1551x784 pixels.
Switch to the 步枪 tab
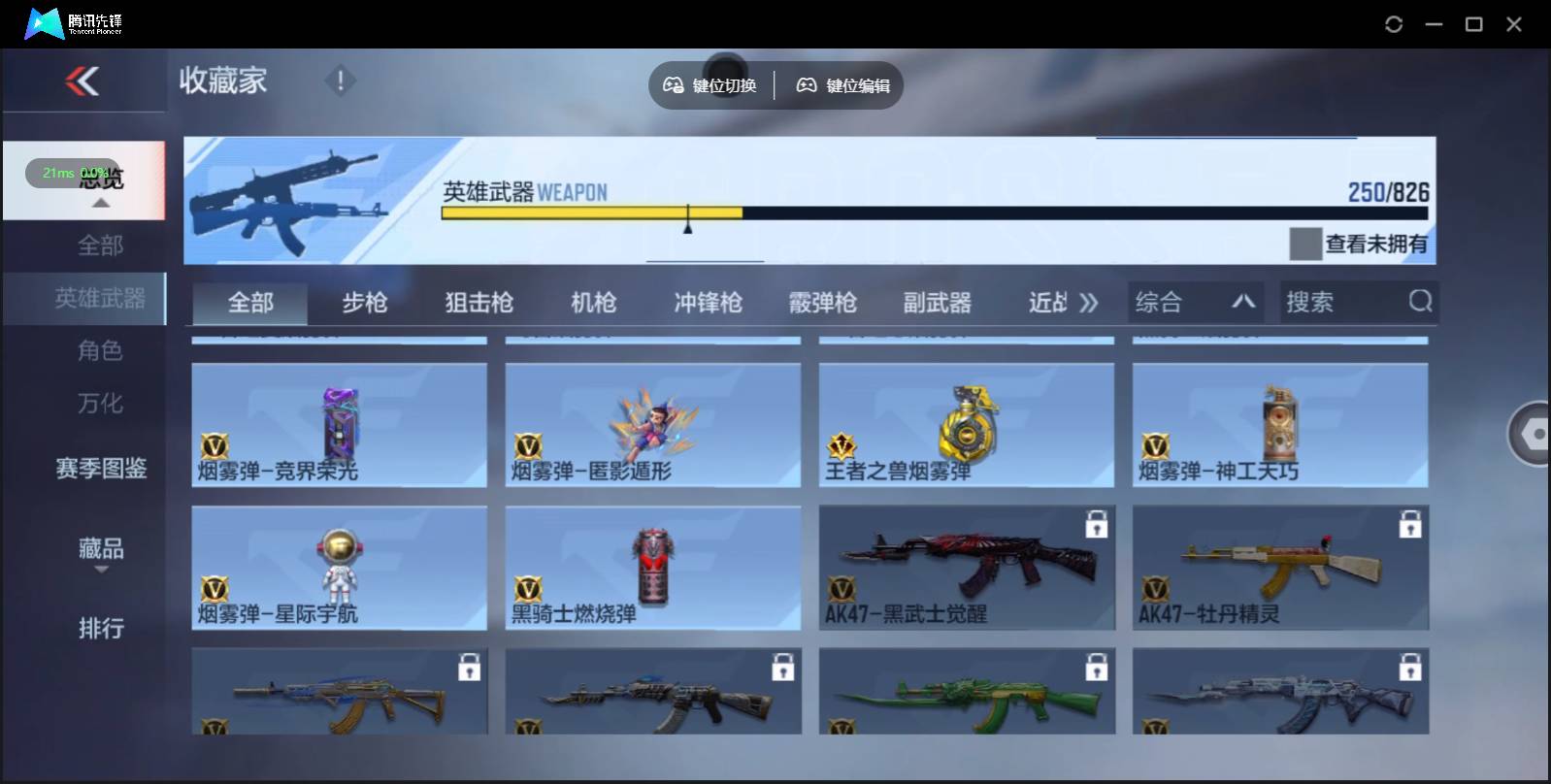(x=364, y=302)
